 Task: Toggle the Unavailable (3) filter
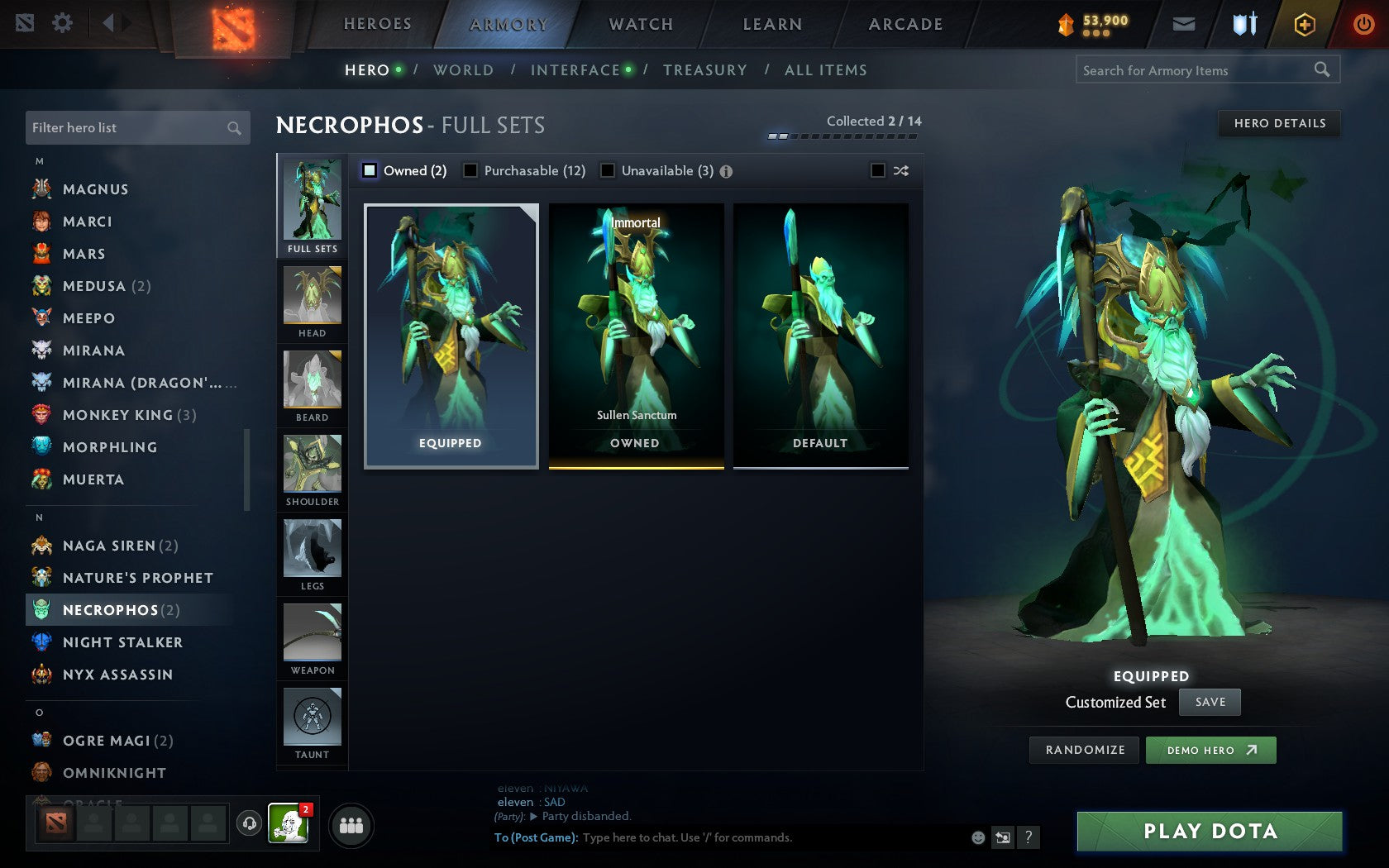[609, 170]
